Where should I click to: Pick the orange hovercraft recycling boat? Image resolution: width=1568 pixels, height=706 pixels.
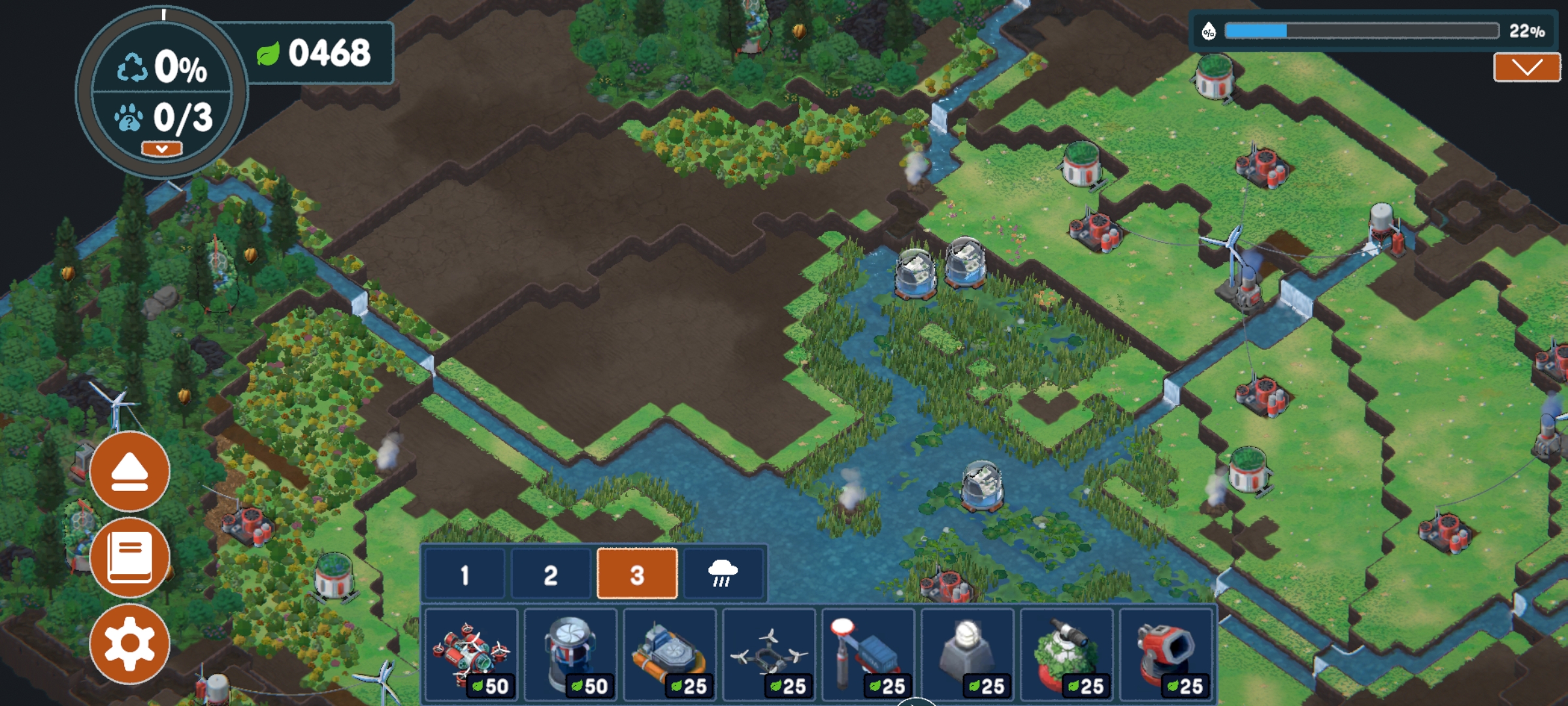click(670, 655)
